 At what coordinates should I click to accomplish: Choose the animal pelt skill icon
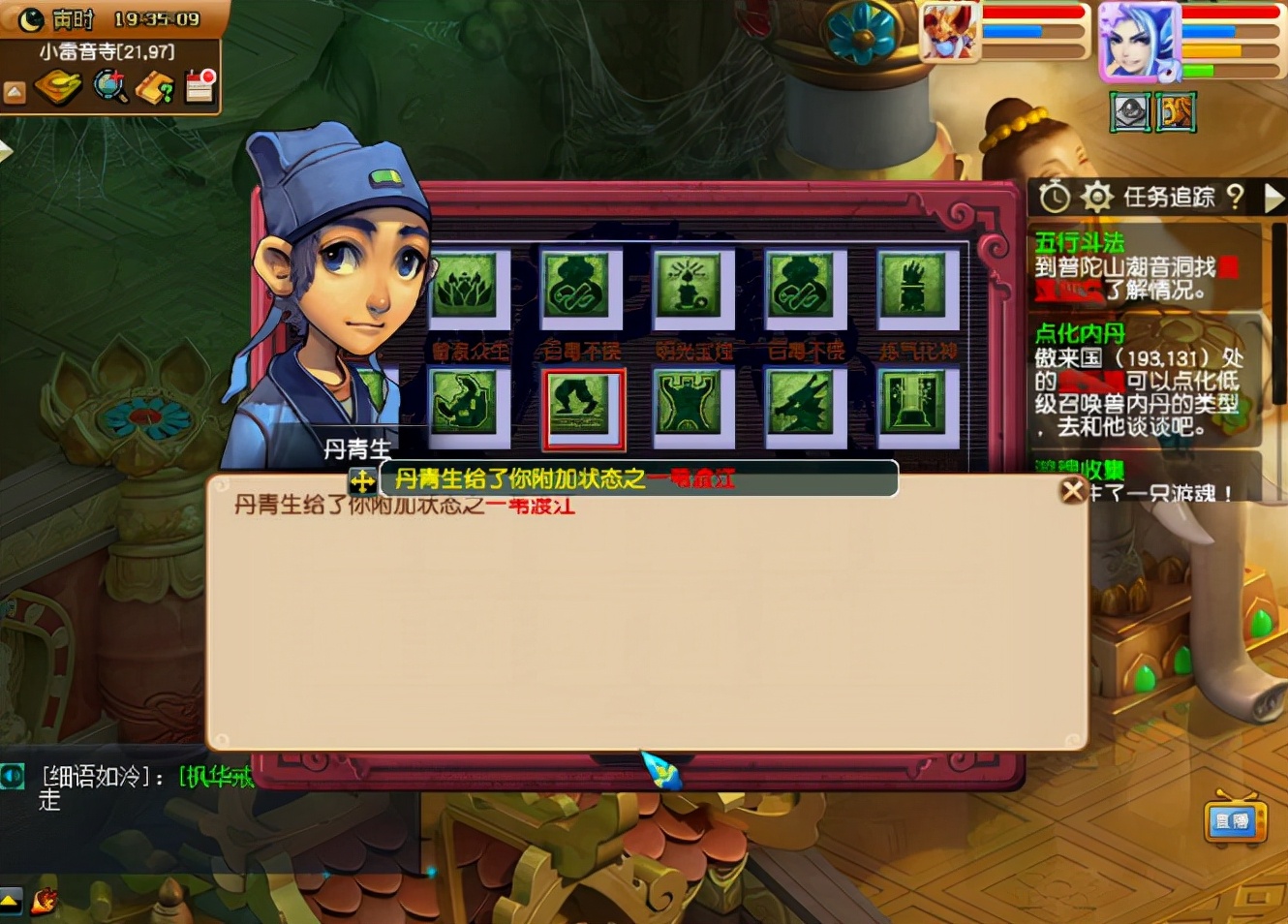coord(689,404)
